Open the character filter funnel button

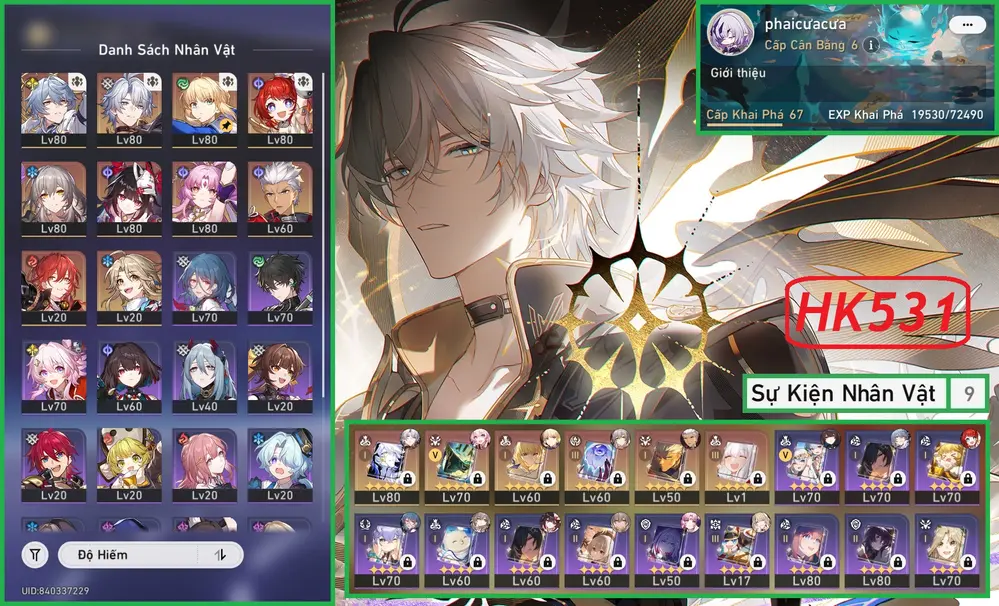[x=36, y=554]
